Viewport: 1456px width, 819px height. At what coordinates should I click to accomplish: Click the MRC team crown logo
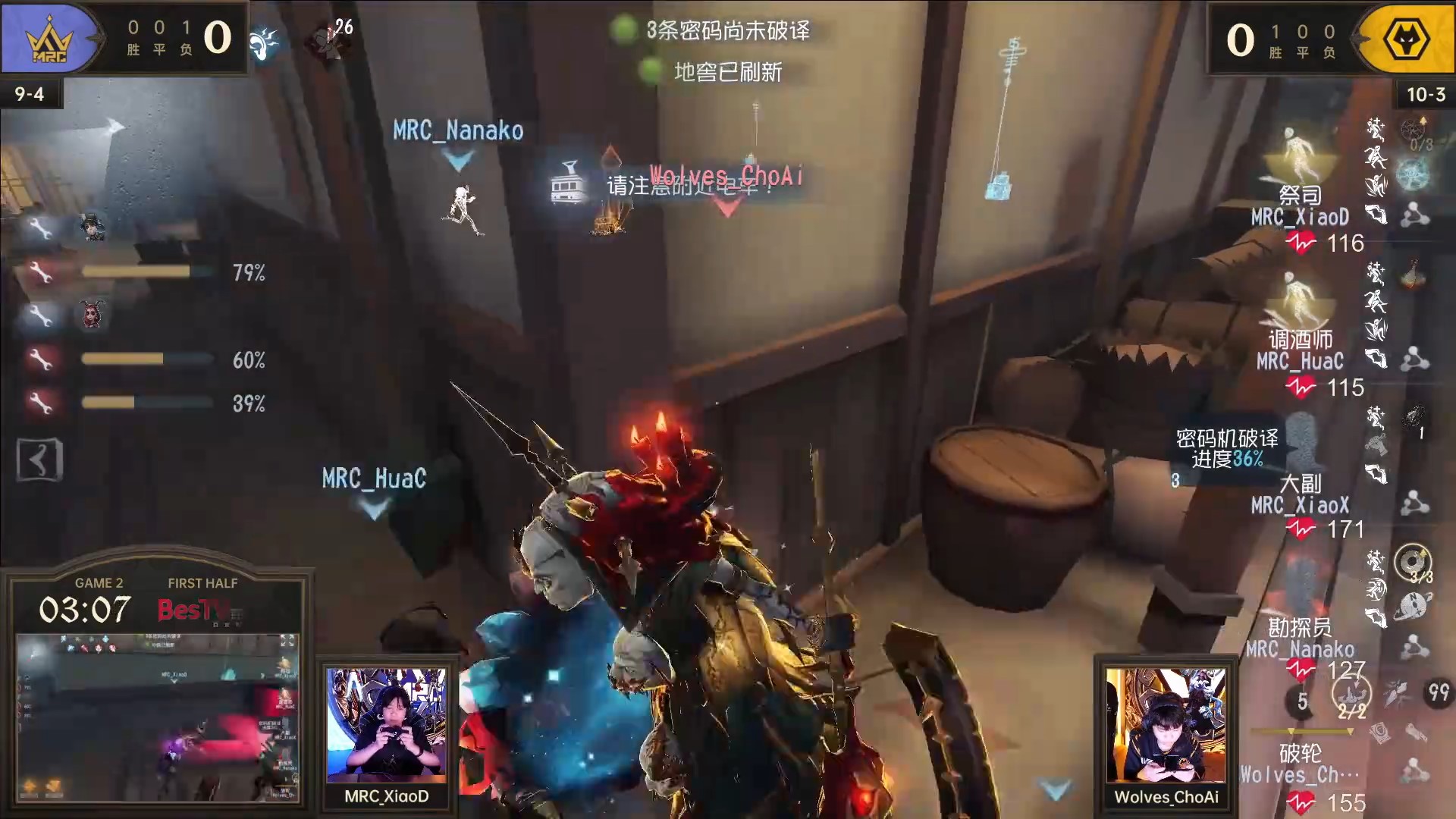[x=50, y=39]
